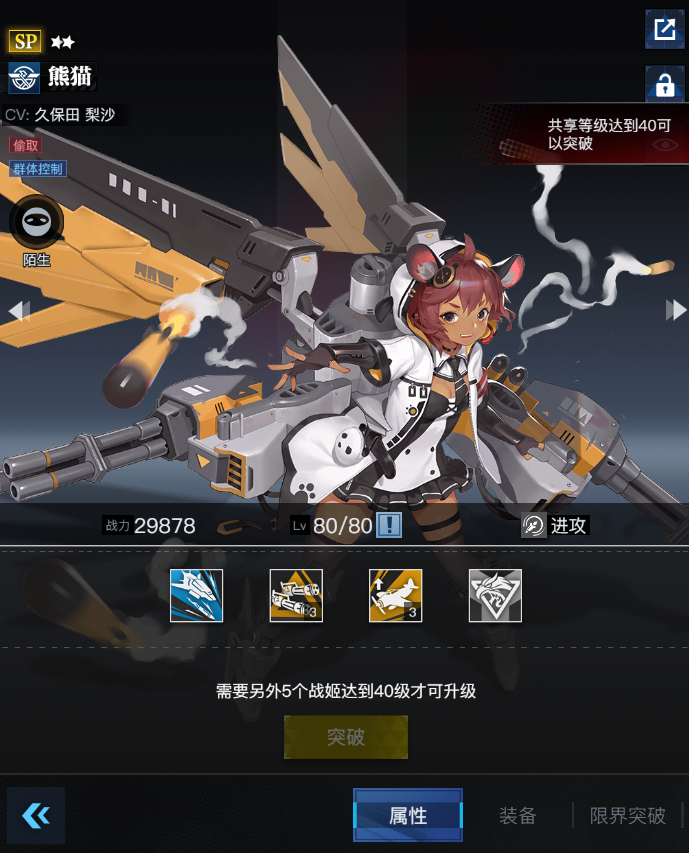Select the gatling gun skill icon
The width and height of the screenshot is (689, 853).
click(x=296, y=595)
